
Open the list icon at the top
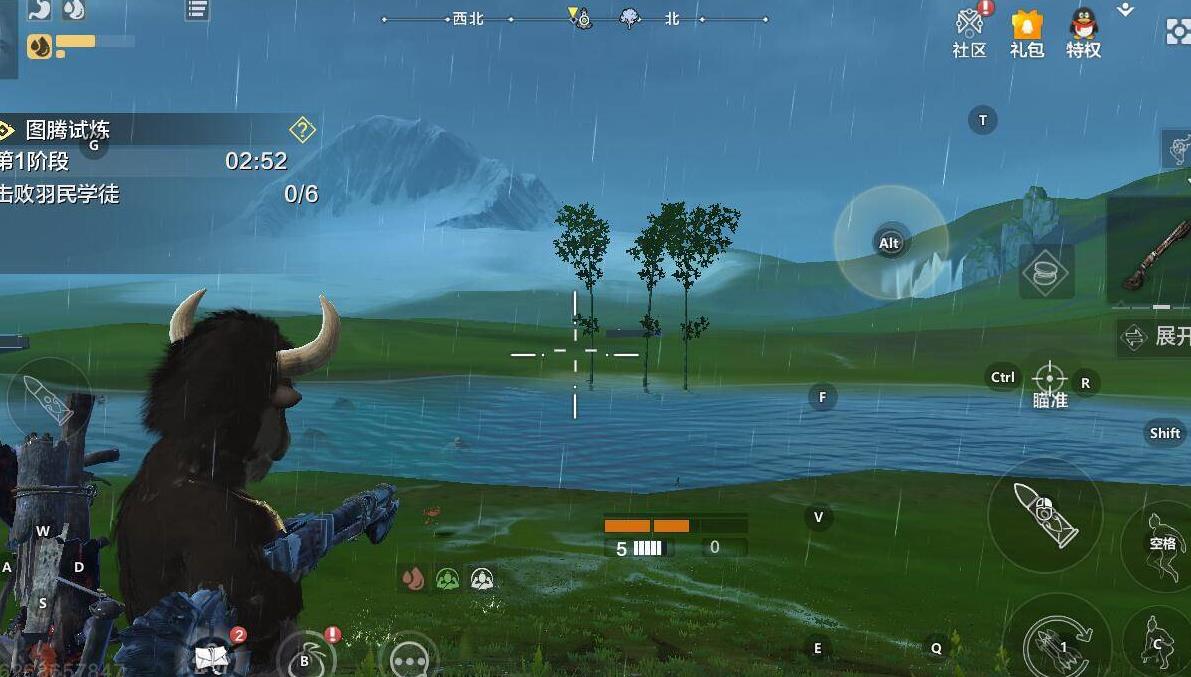pyautogui.click(x=197, y=10)
